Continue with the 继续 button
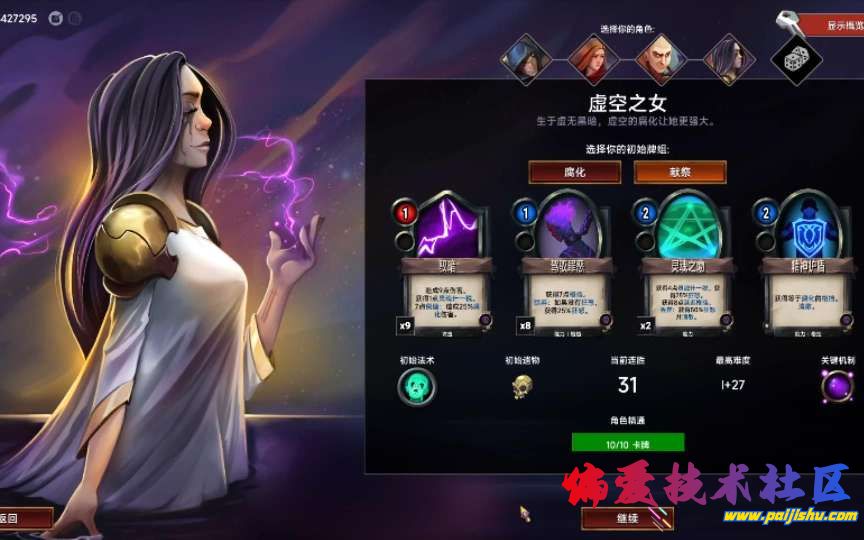Viewport: 864px width, 540px height. tap(627, 518)
